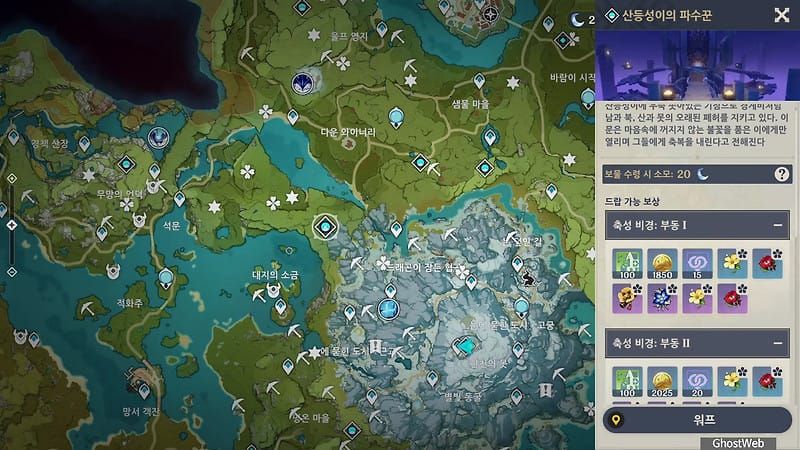Viewport: 800px width, 450px height.
Task: Select the 1850 Mora reward in 부동 I
Action: [662, 264]
